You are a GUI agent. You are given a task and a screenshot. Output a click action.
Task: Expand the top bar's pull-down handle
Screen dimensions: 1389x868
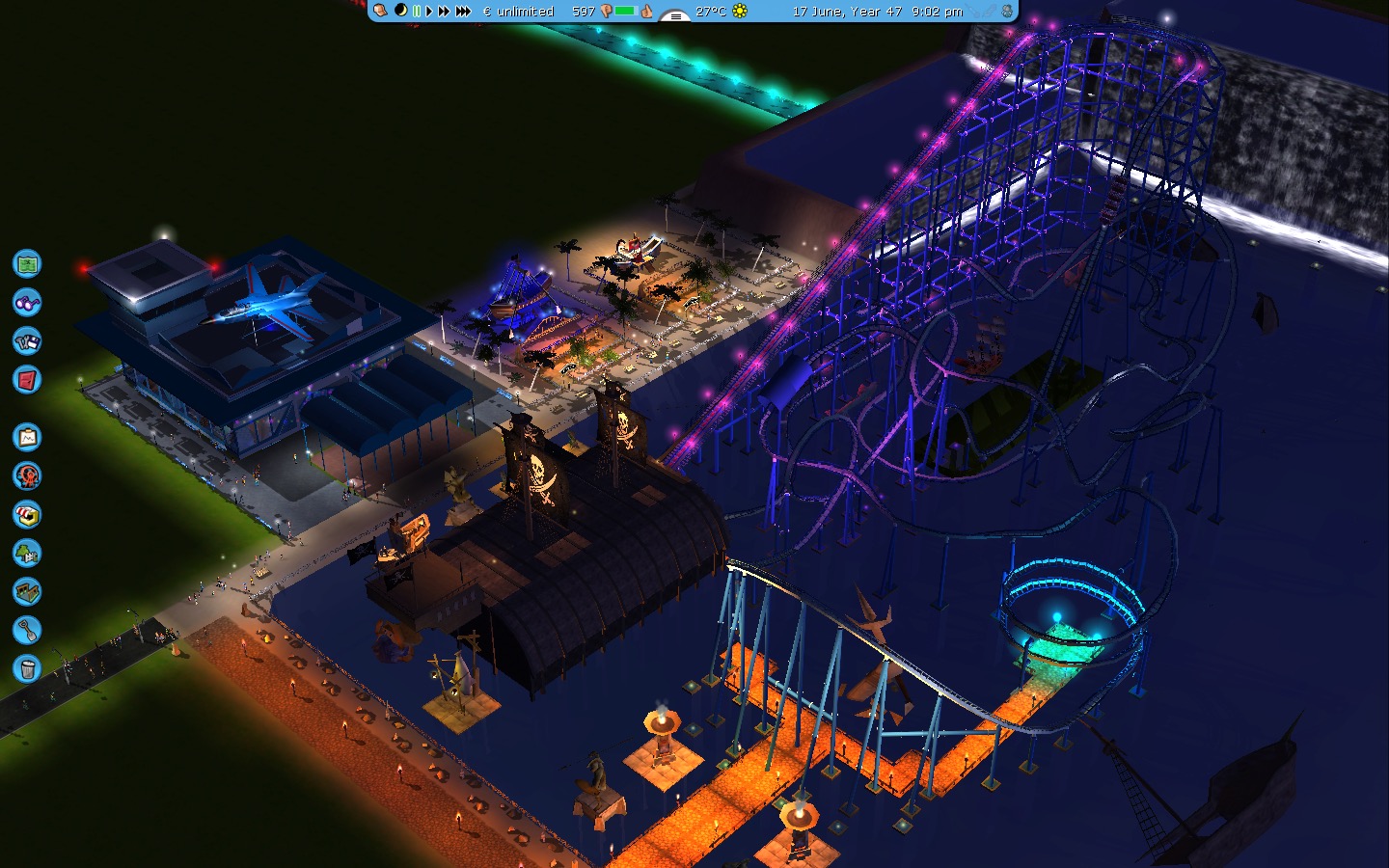tap(675, 14)
